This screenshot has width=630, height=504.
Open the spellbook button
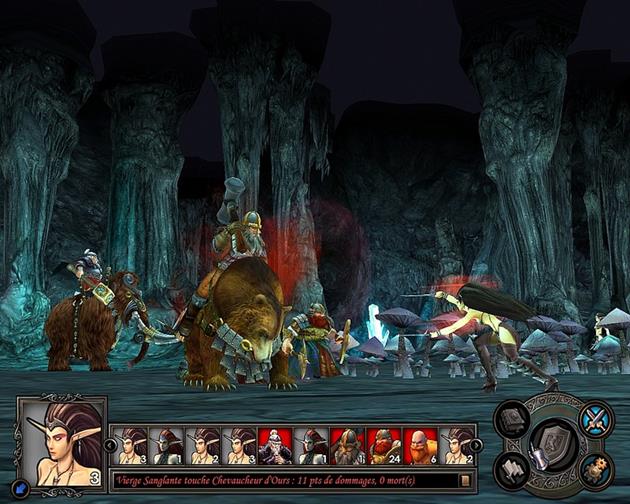click(512, 419)
